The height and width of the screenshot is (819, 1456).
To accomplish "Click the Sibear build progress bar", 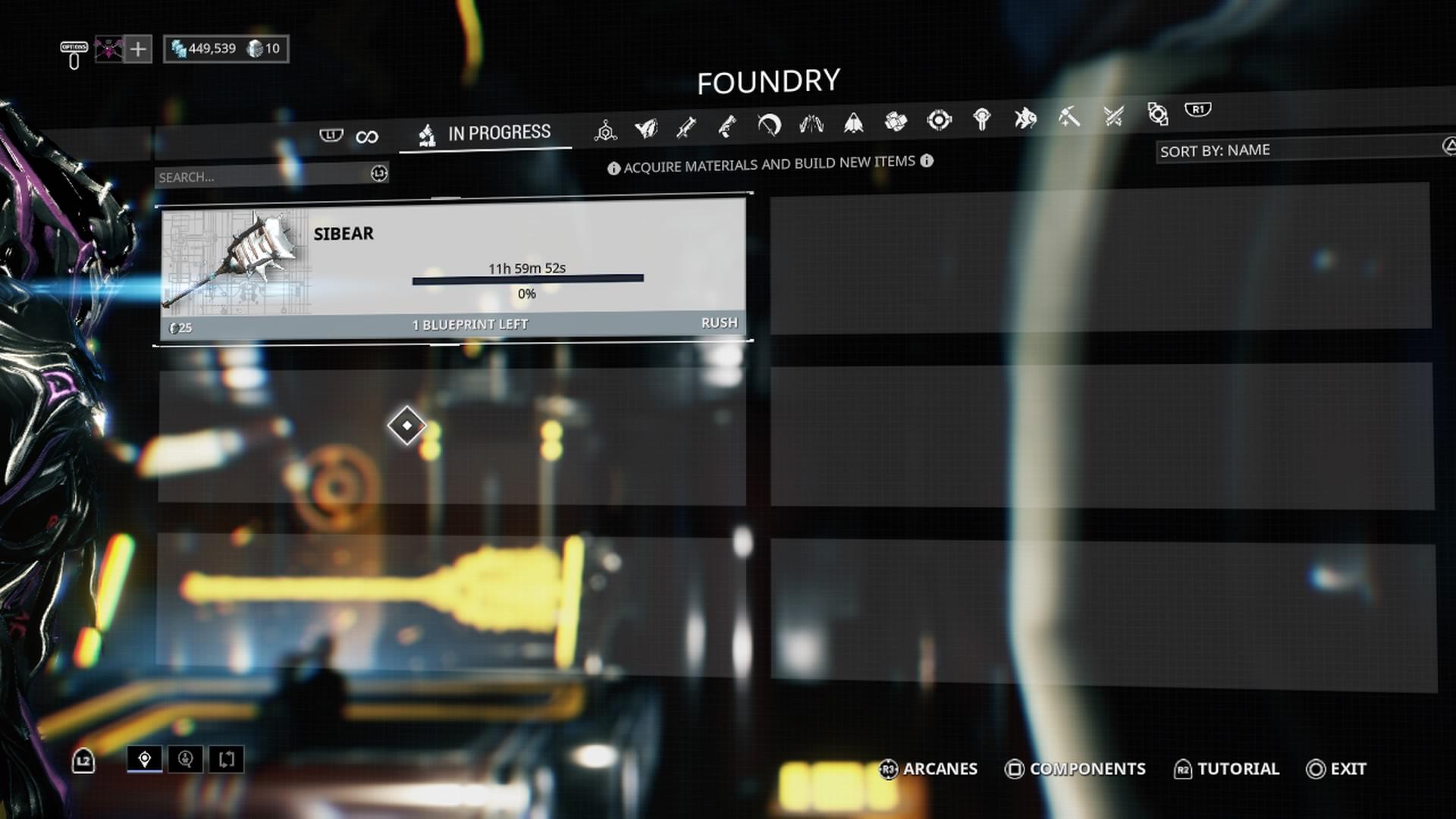I will pos(527,279).
